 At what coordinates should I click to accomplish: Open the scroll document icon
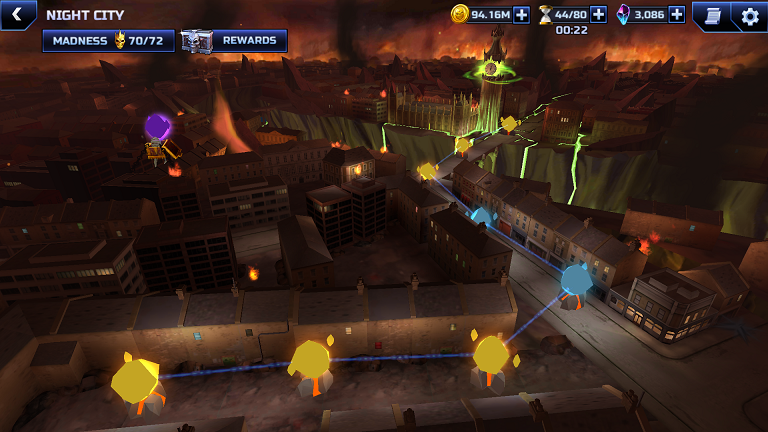coord(713,15)
